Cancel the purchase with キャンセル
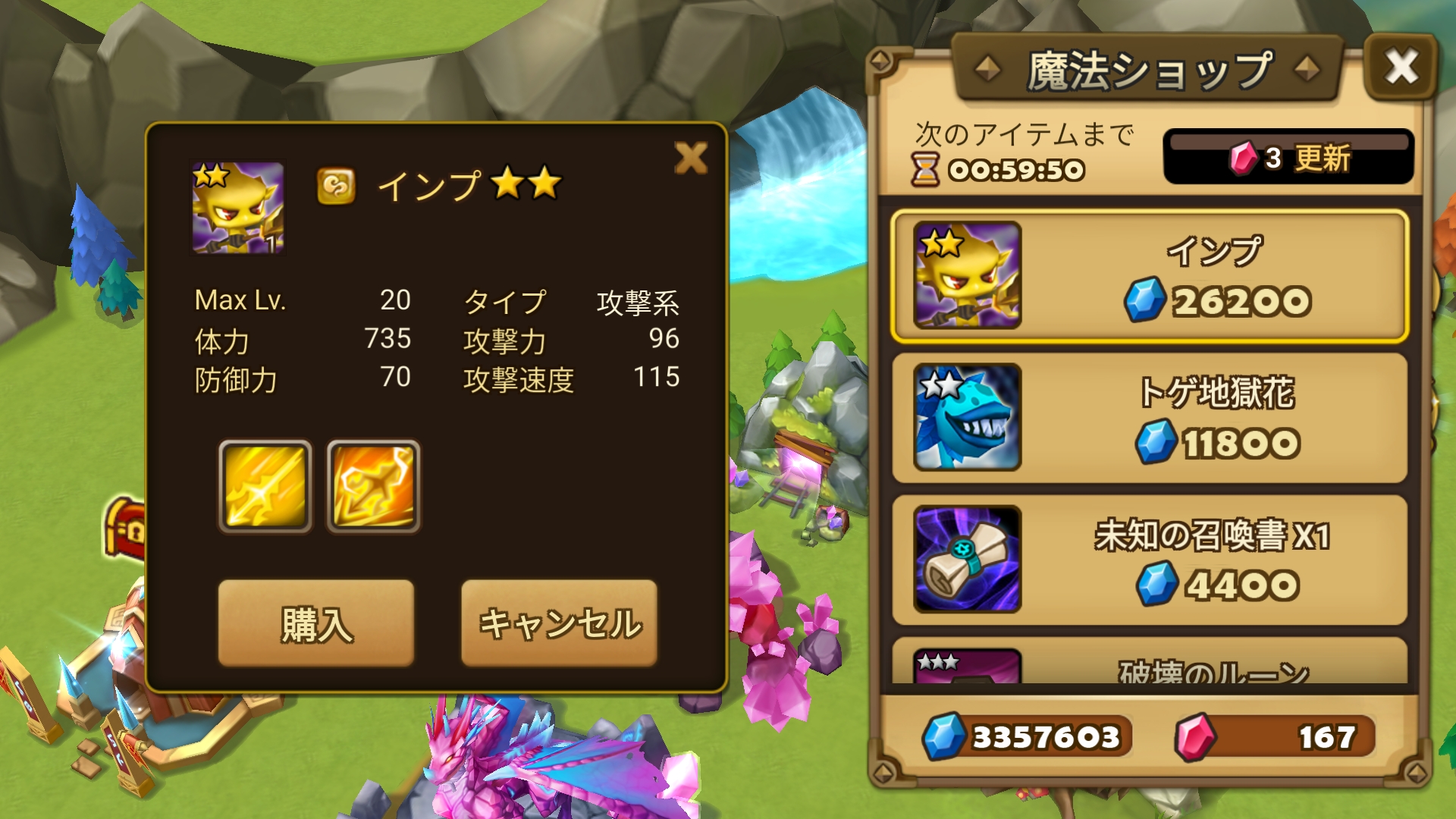The image size is (1456, 819). coord(559,623)
